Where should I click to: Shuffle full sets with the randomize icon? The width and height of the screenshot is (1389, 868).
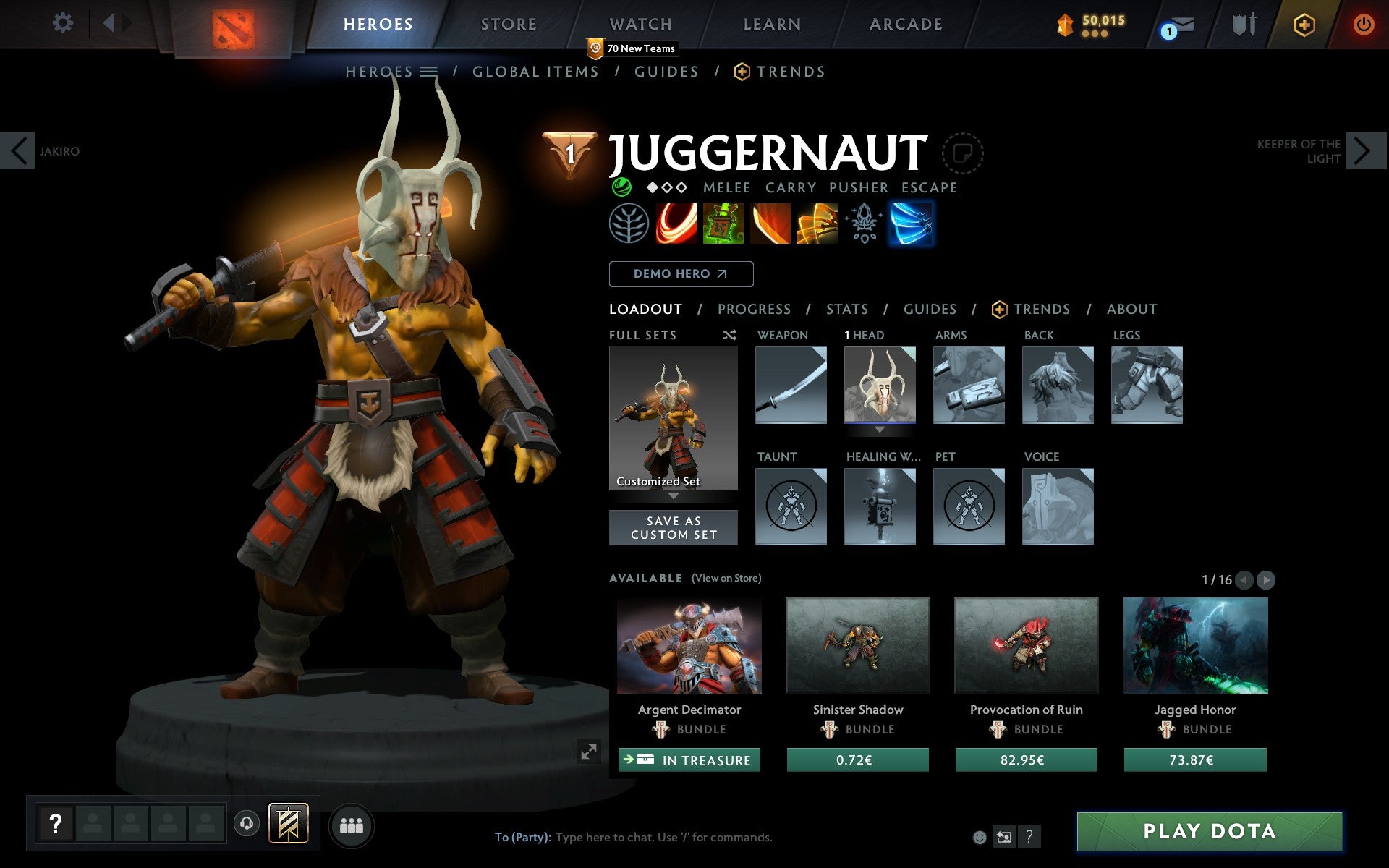tap(729, 336)
